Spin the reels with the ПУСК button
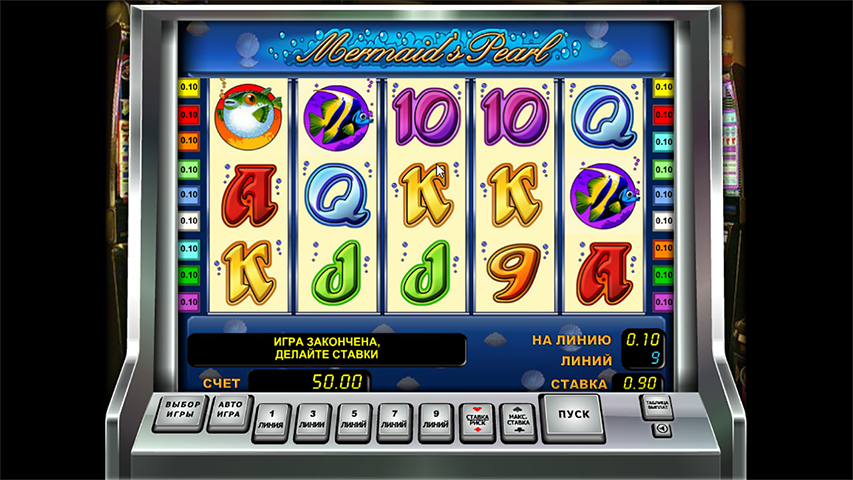The width and height of the screenshot is (853, 480). (574, 414)
